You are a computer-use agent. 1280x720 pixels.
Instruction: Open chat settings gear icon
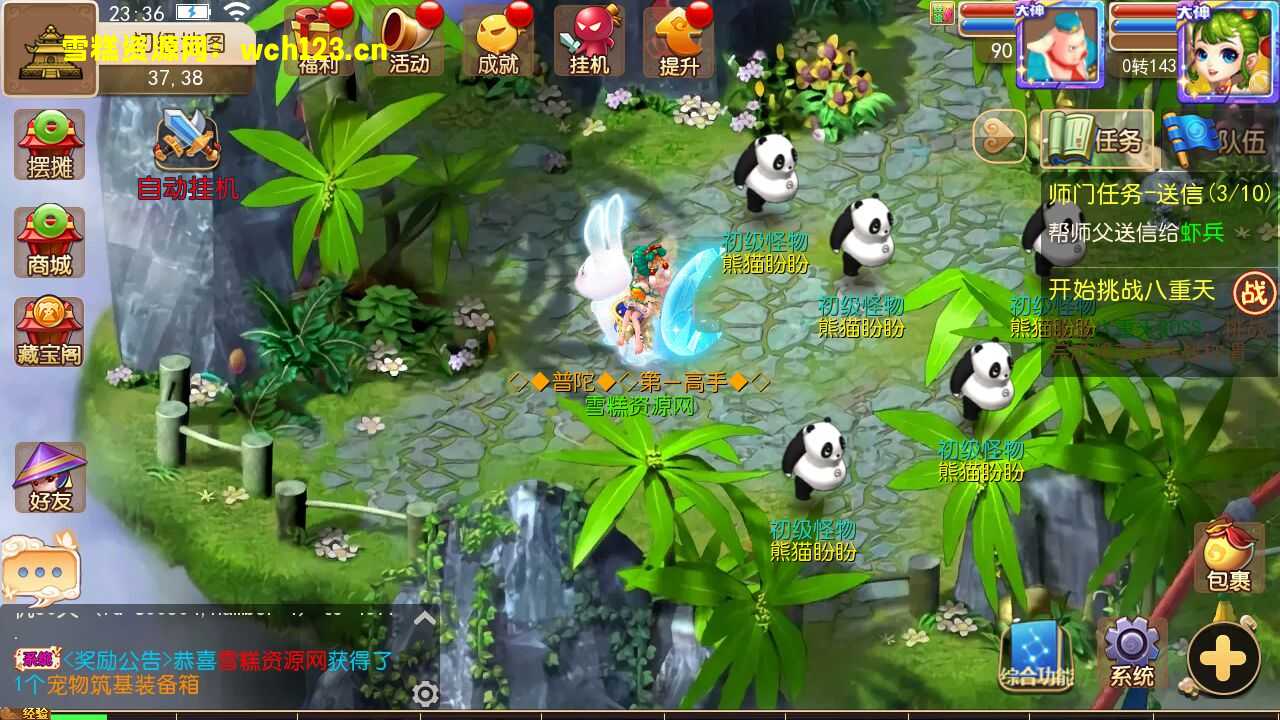pyautogui.click(x=426, y=694)
